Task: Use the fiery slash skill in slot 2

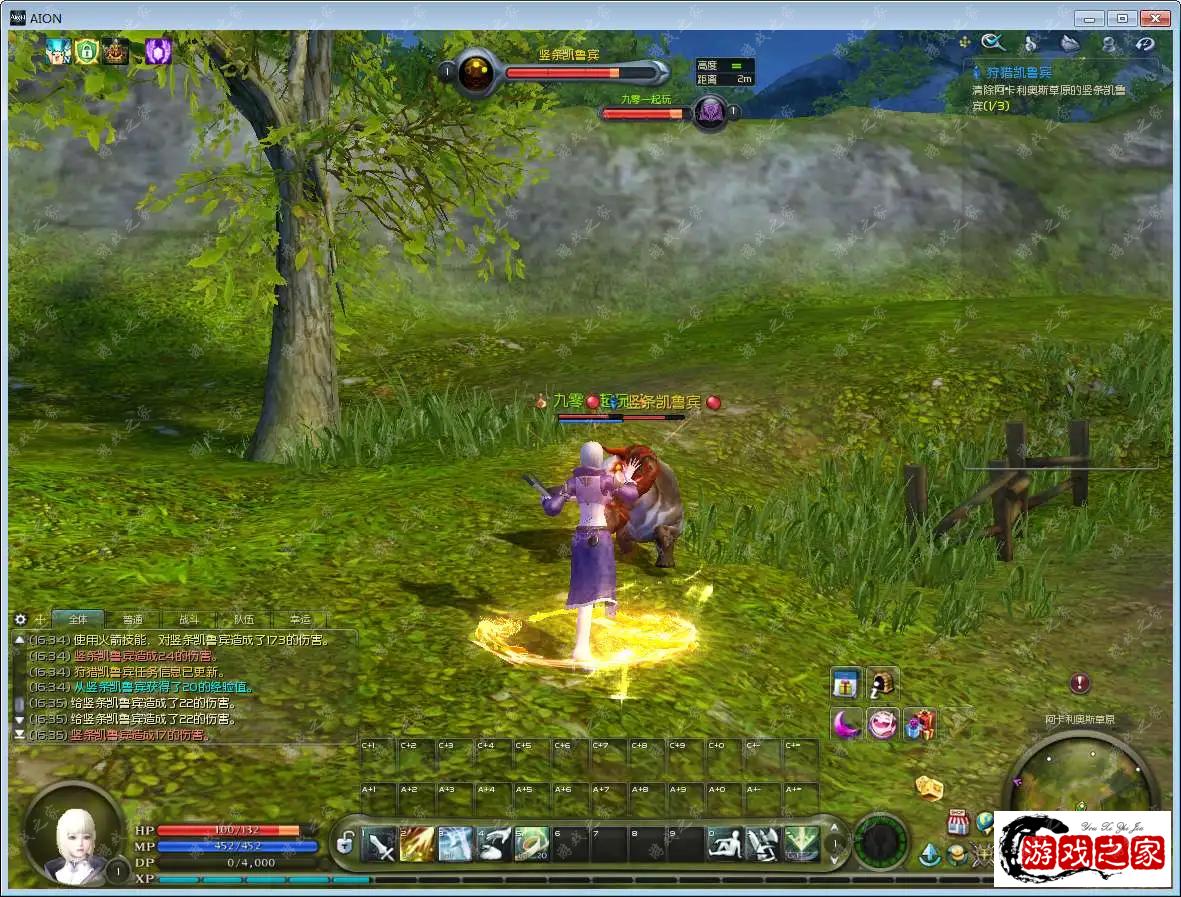Action: pyautogui.click(x=417, y=845)
